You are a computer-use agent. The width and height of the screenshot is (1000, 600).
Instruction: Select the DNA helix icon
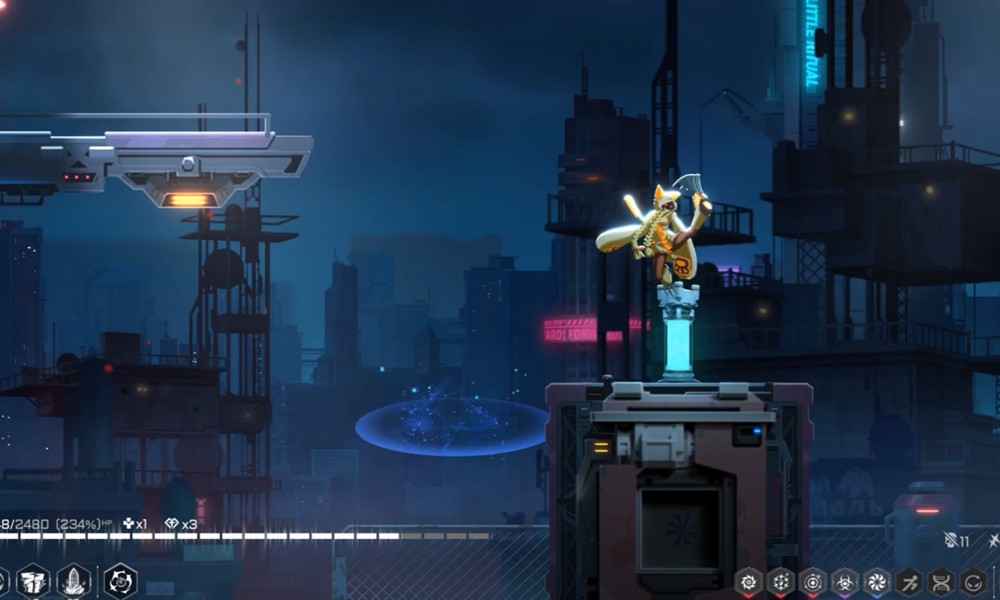click(x=941, y=581)
